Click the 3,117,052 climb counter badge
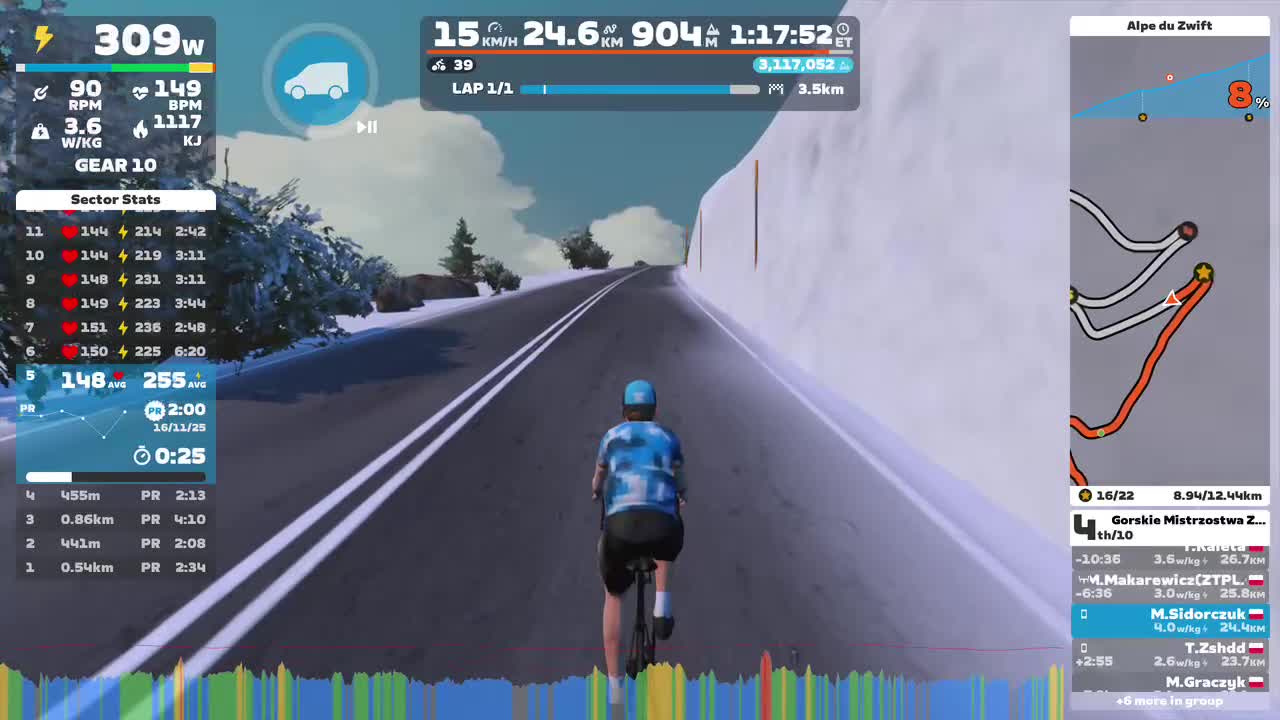 [798, 64]
